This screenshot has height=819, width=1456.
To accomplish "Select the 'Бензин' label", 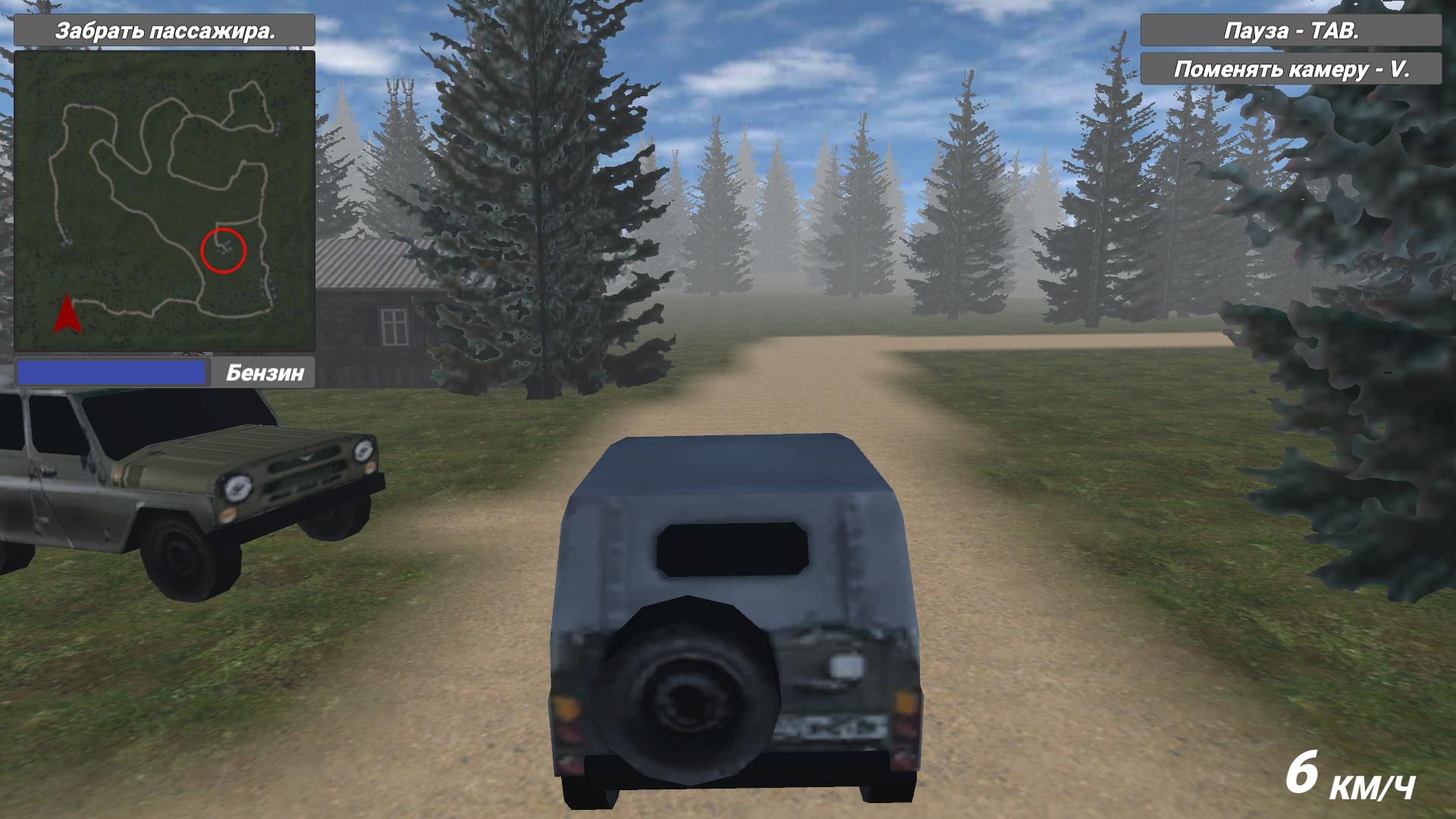I will [x=265, y=372].
